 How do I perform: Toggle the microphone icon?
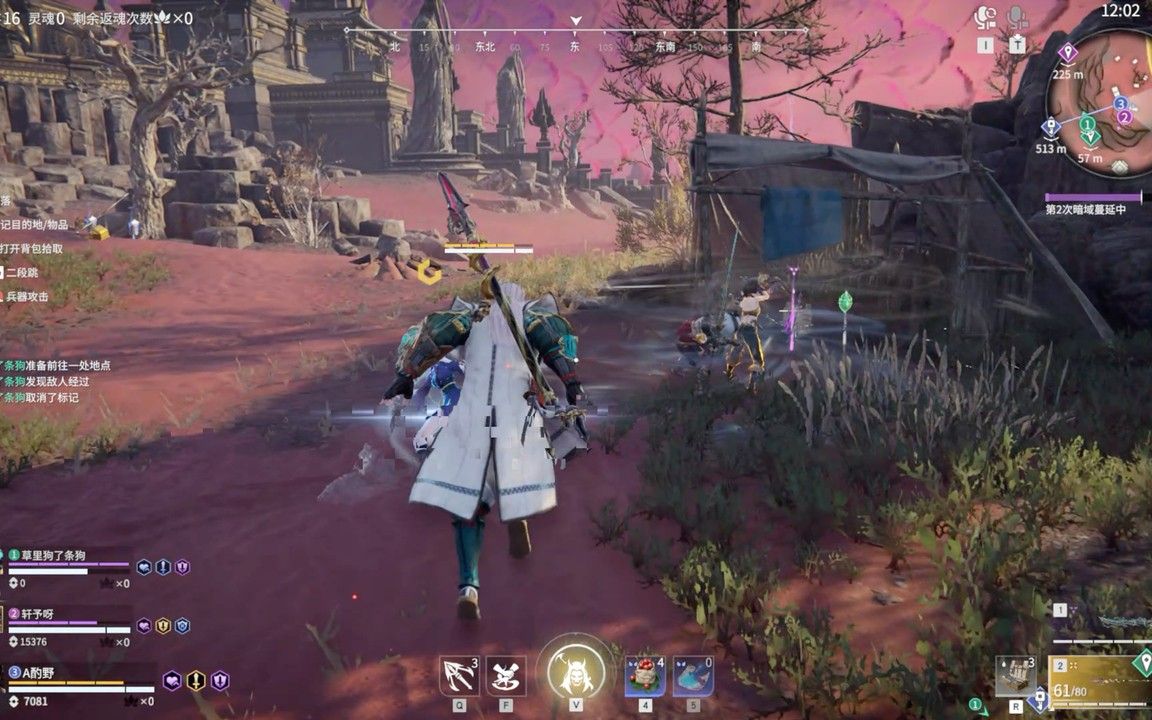click(1017, 17)
